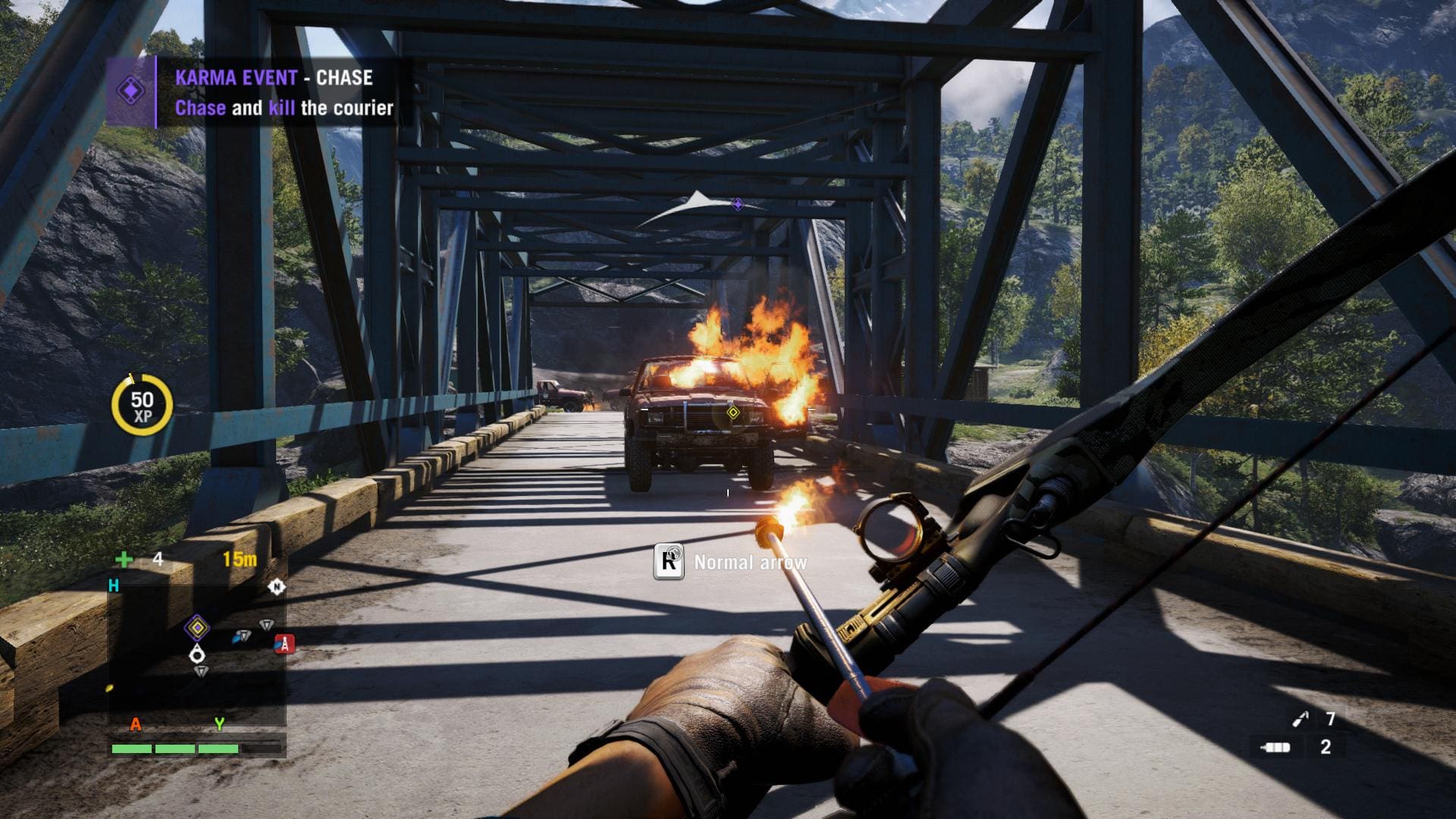Click the green Y marker below minimap
Image resolution: width=1456 pixels, height=819 pixels.
click(219, 724)
